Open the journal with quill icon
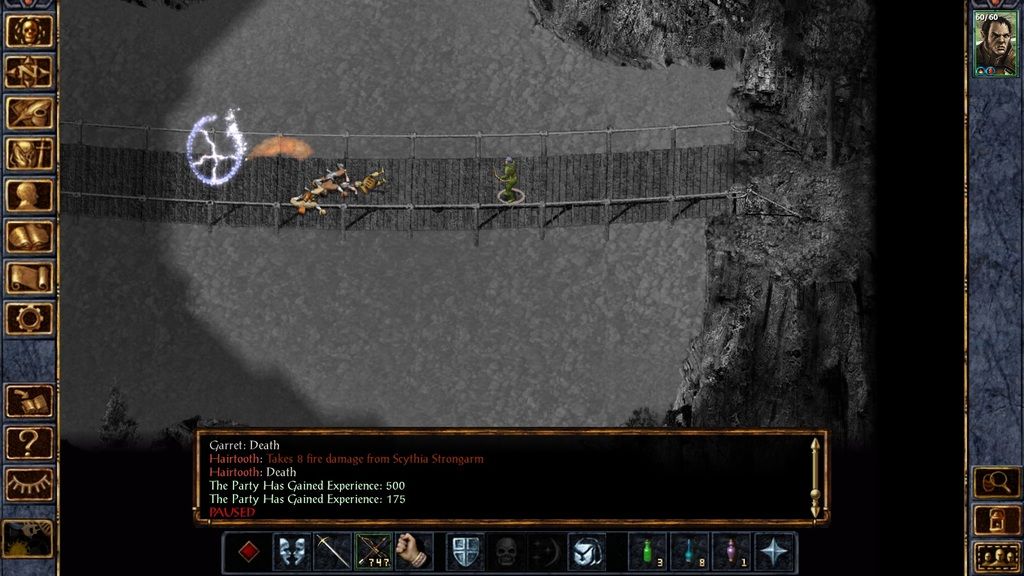This screenshot has height=576, width=1024. pos(30,113)
